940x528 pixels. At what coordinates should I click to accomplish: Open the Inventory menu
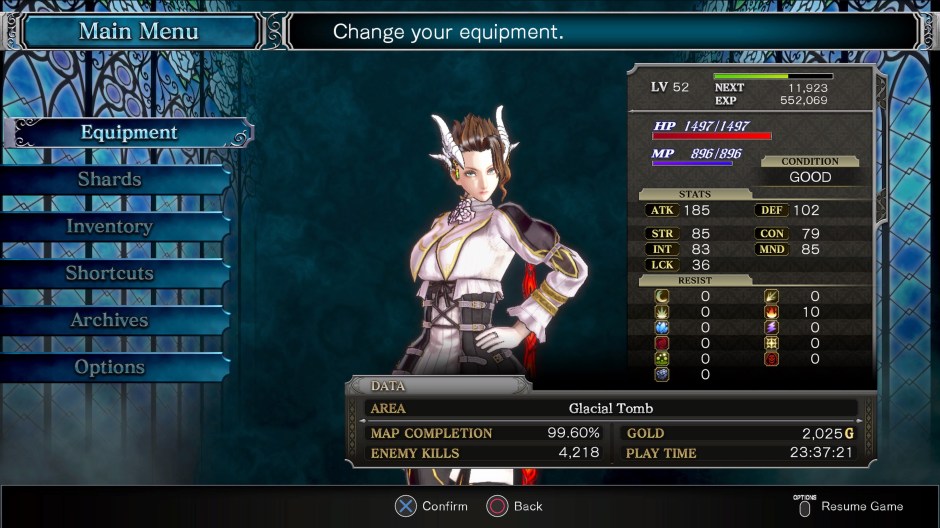[110, 227]
